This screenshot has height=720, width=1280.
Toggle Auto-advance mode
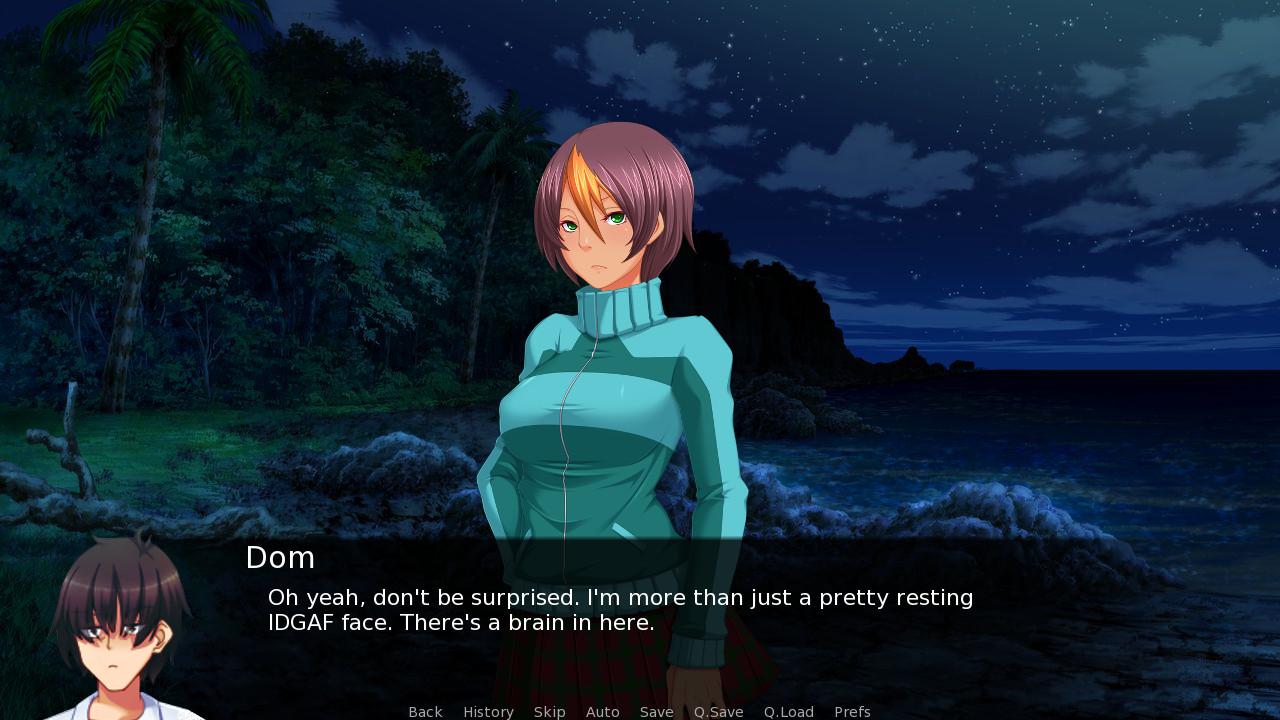[x=602, y=712]
